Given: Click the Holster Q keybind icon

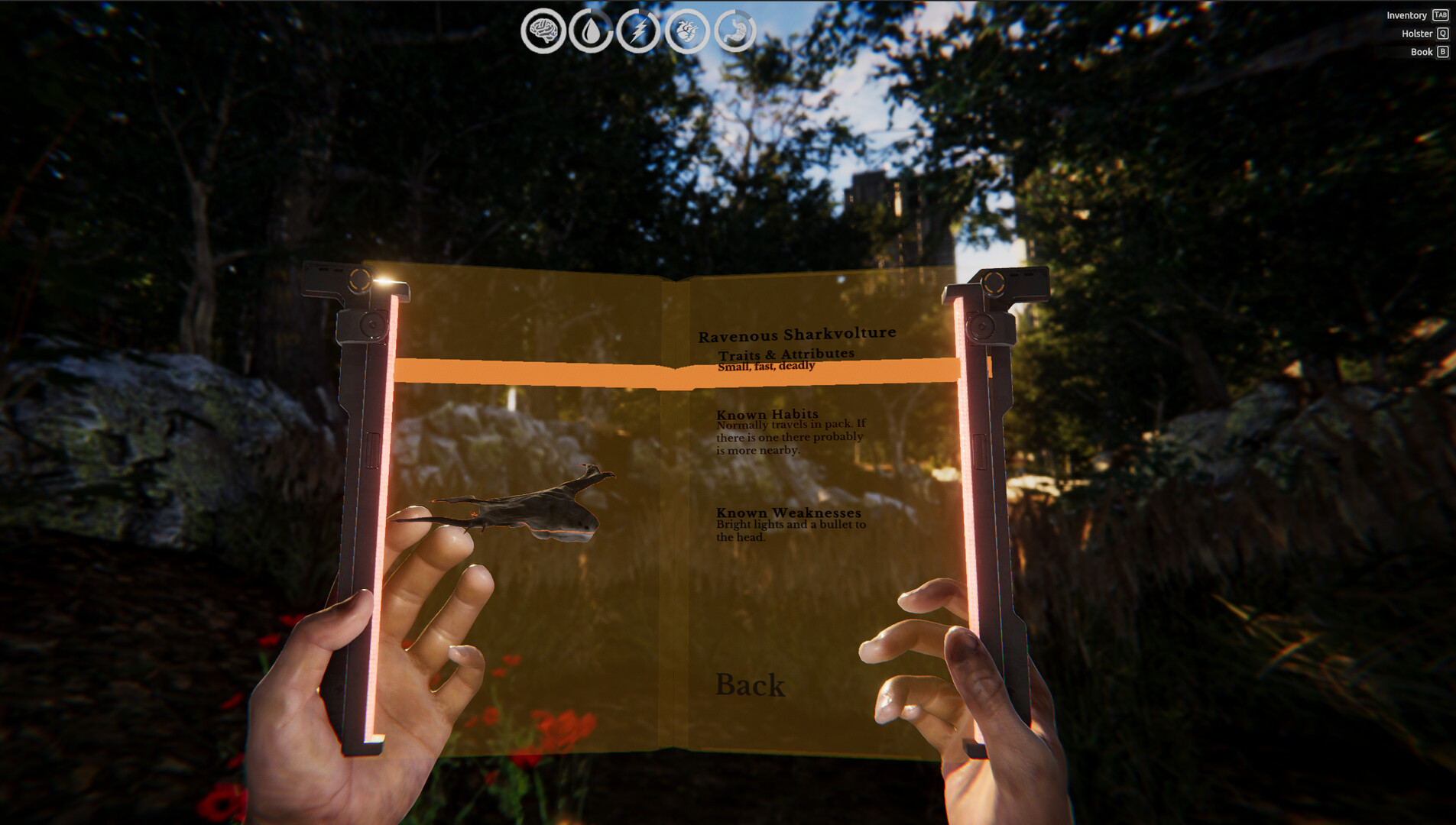Looking at the screenshot, I should coord(1441,33).
